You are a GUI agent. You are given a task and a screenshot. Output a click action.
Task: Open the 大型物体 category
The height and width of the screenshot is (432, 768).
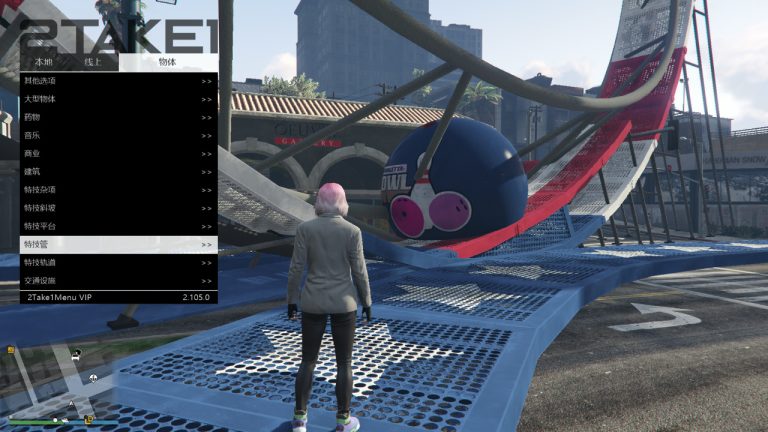[x=118, y=99]
